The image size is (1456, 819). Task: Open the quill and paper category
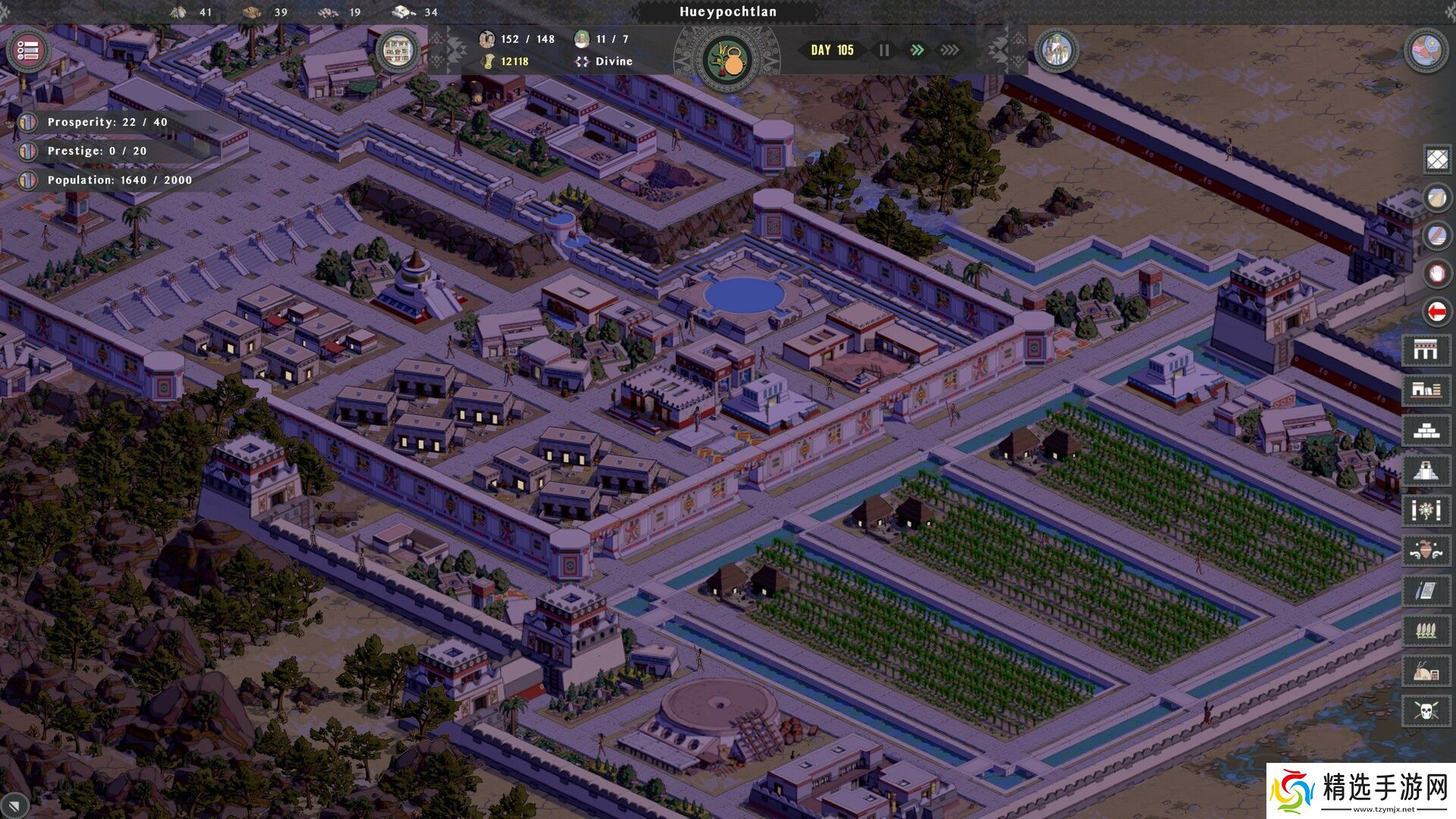pyautogui.click(x=1426, y=591)
